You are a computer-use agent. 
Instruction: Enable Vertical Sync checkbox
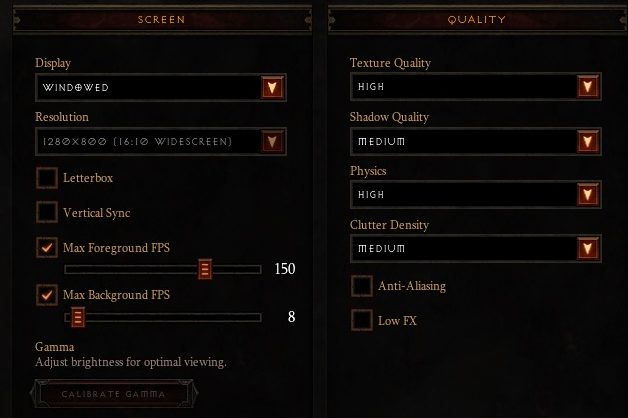(47, 212)
